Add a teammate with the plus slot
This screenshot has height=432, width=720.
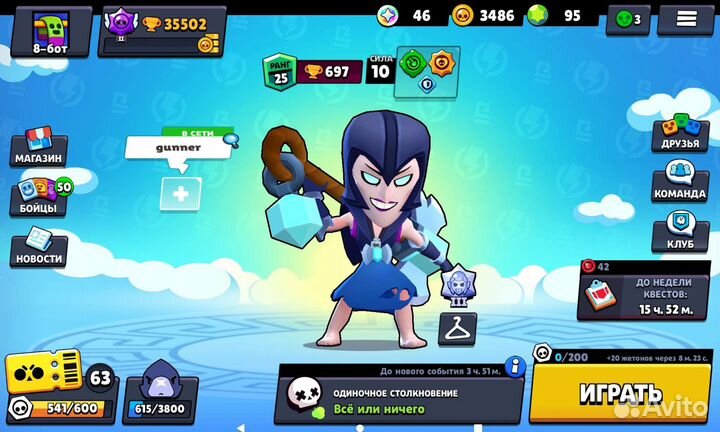point(180,194)
